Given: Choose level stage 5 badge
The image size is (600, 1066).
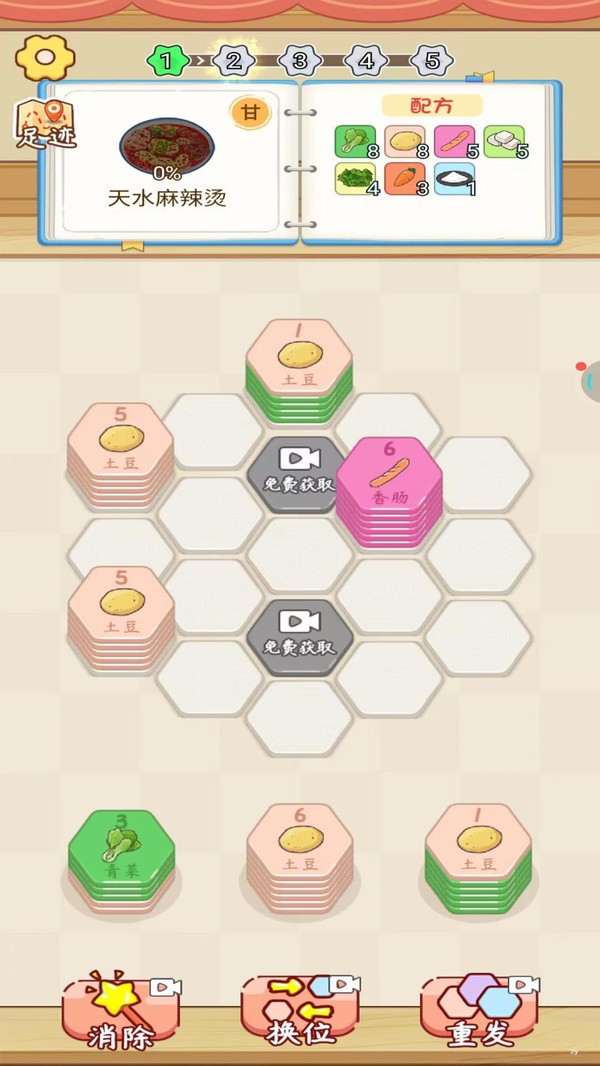Looking at the screenshot, I should [432, 61].
